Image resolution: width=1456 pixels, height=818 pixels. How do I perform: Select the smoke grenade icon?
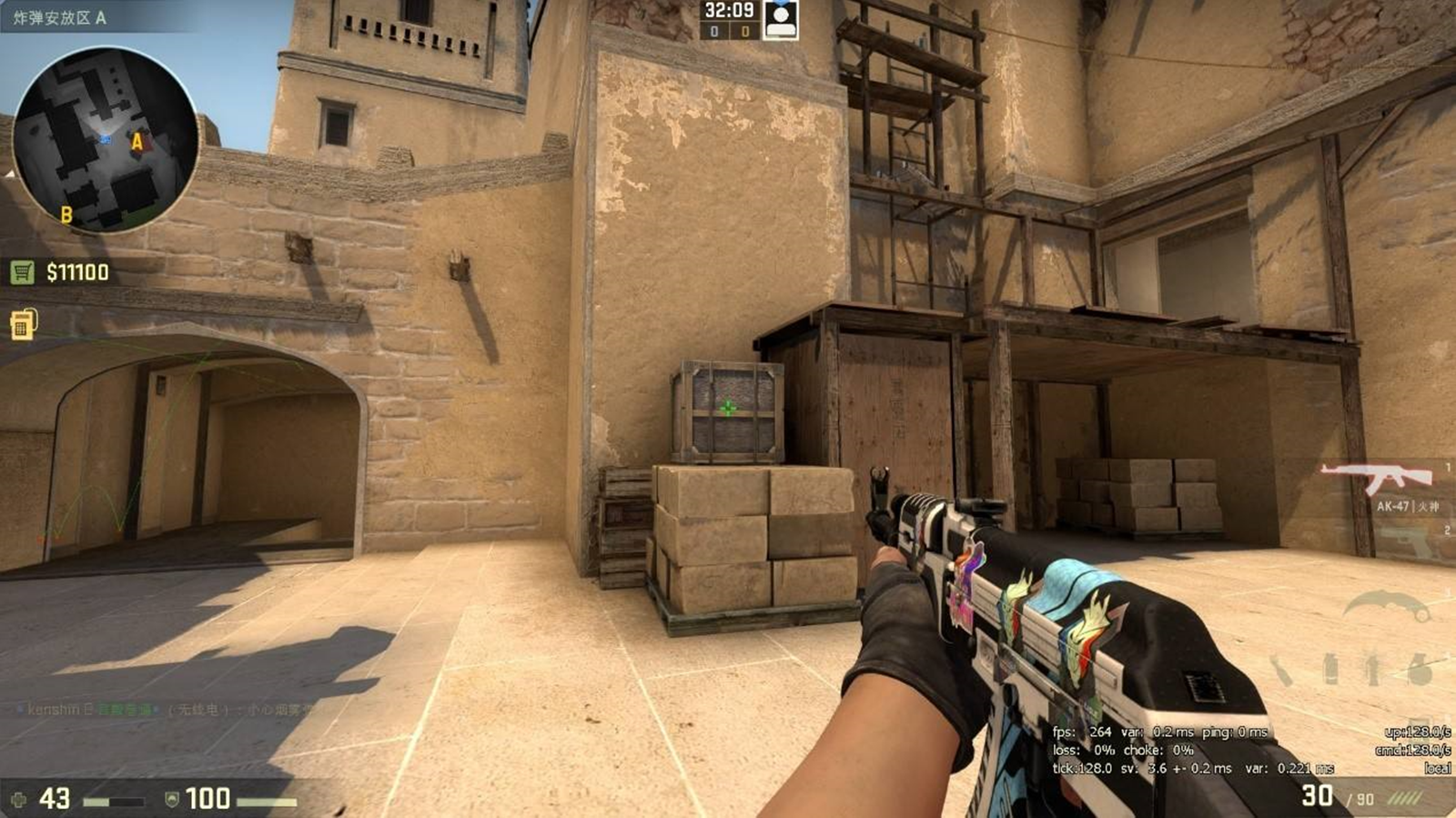[1330, 667]
